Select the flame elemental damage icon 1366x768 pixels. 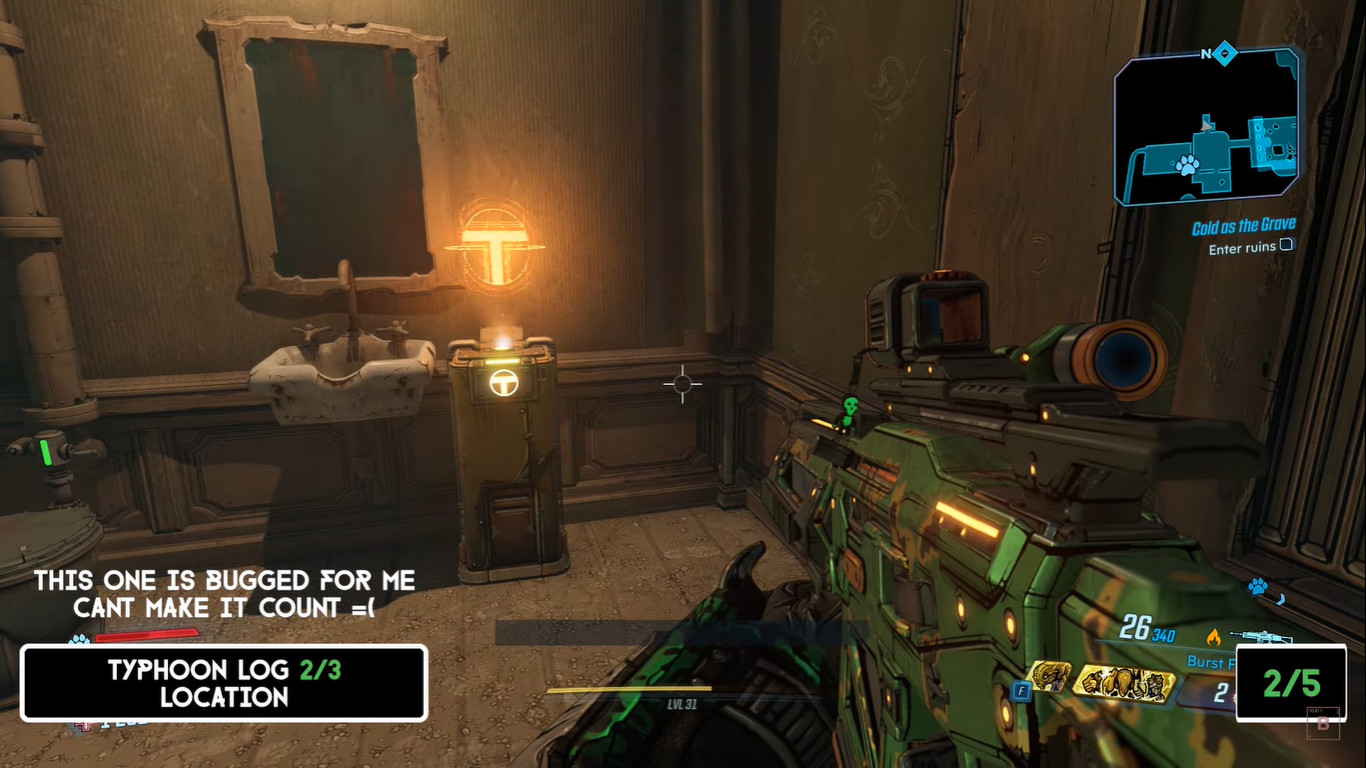[1214, 635]
